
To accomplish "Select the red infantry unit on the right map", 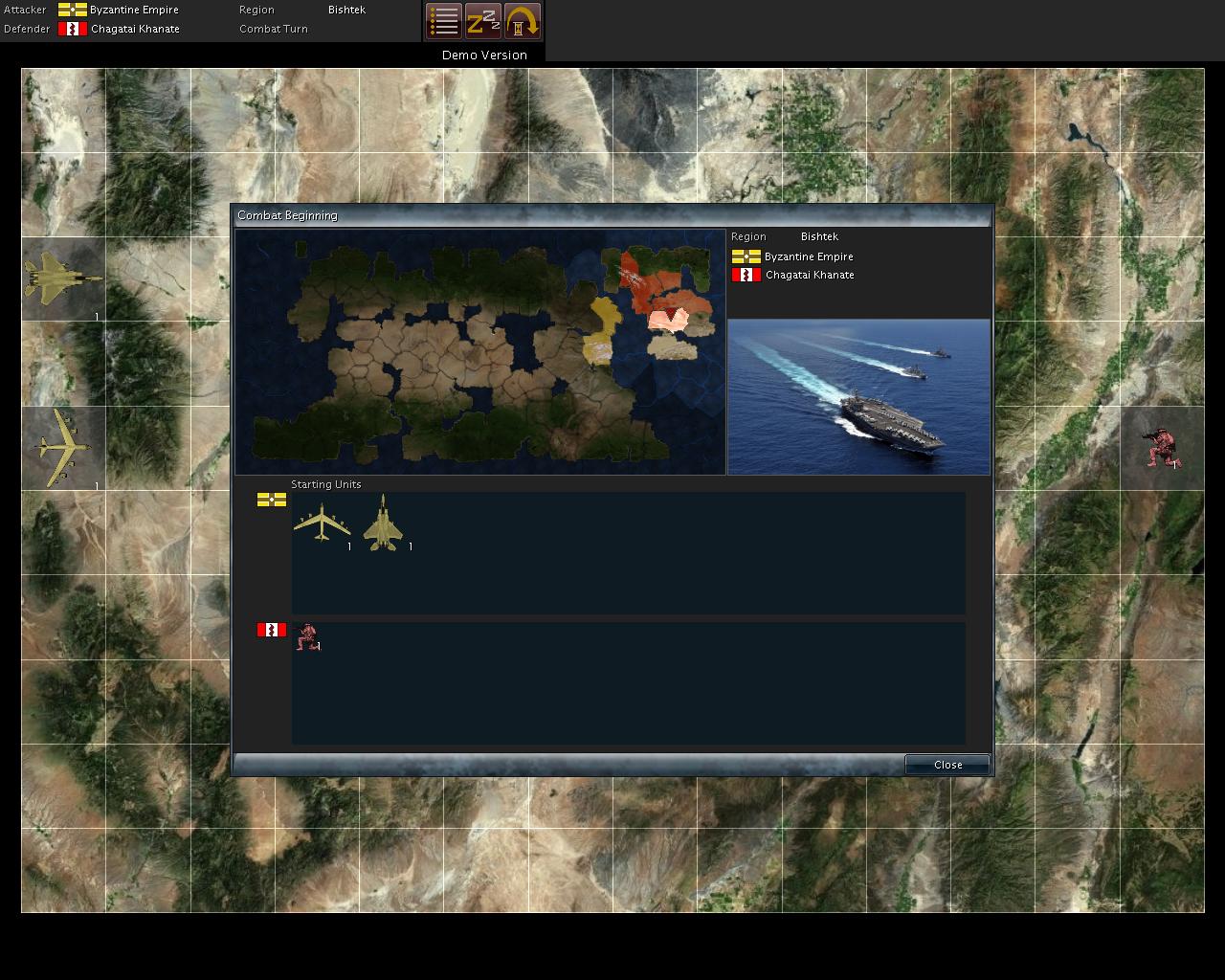I will 1163,445.
